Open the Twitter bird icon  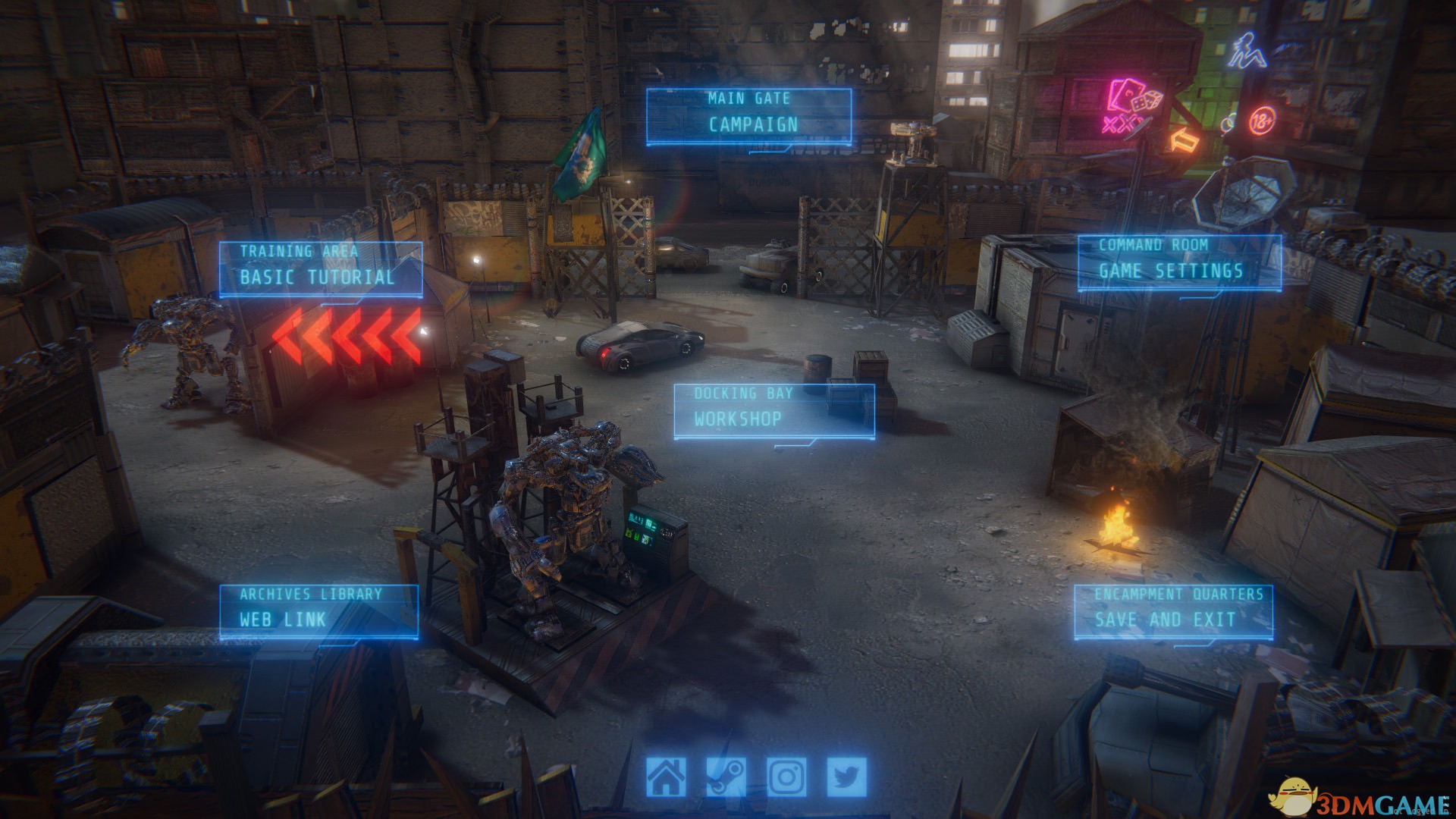click(x=846, y=777)
